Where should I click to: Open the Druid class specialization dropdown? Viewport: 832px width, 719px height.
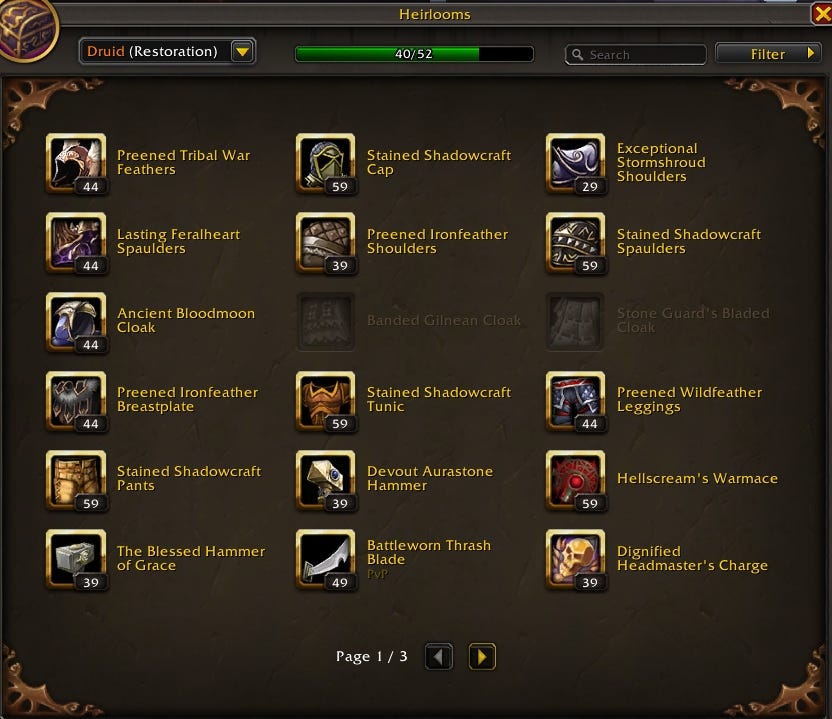pyautogui.click(x=242, y=52)
